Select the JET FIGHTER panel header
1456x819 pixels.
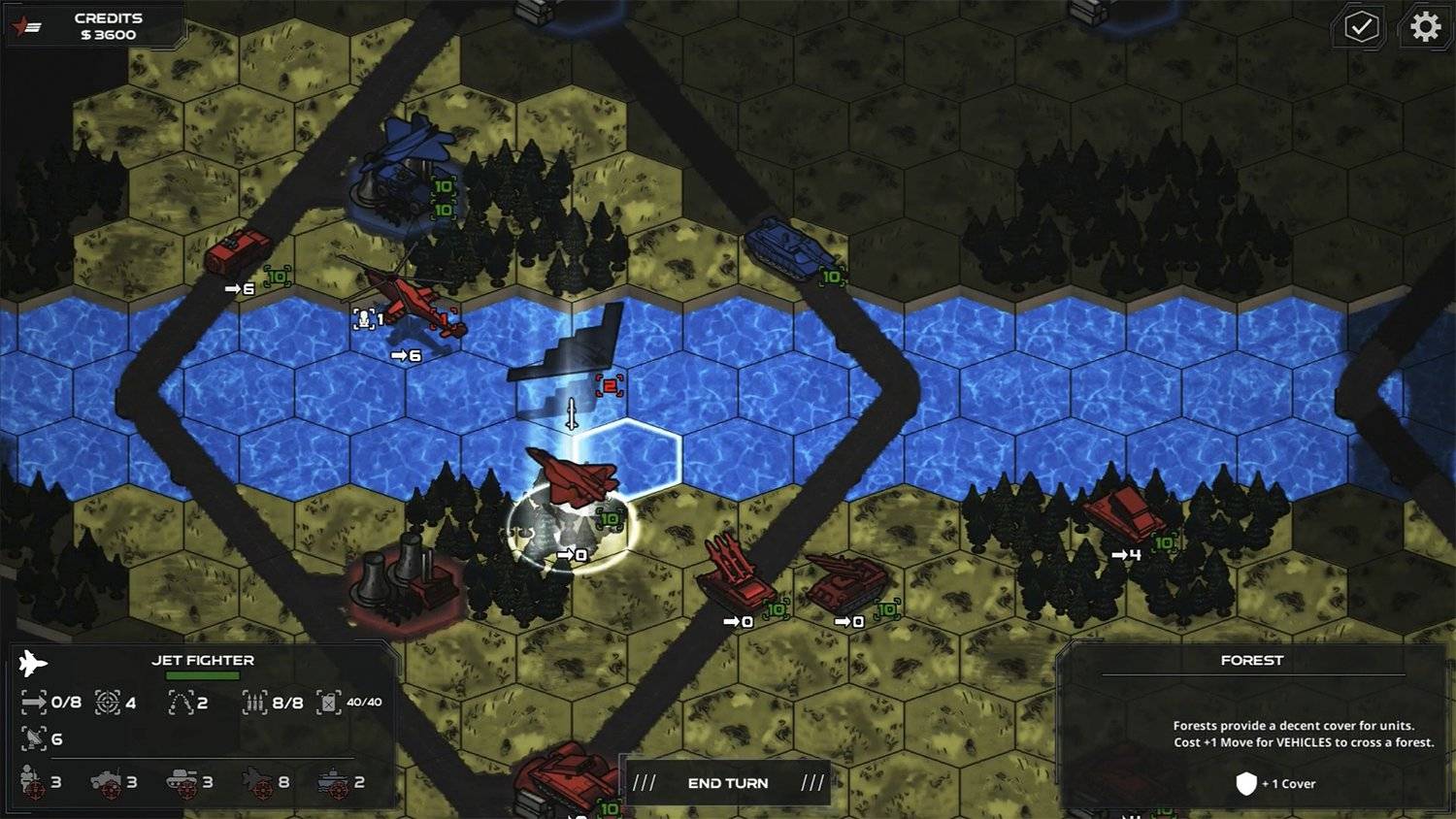[x=204, y=660]
